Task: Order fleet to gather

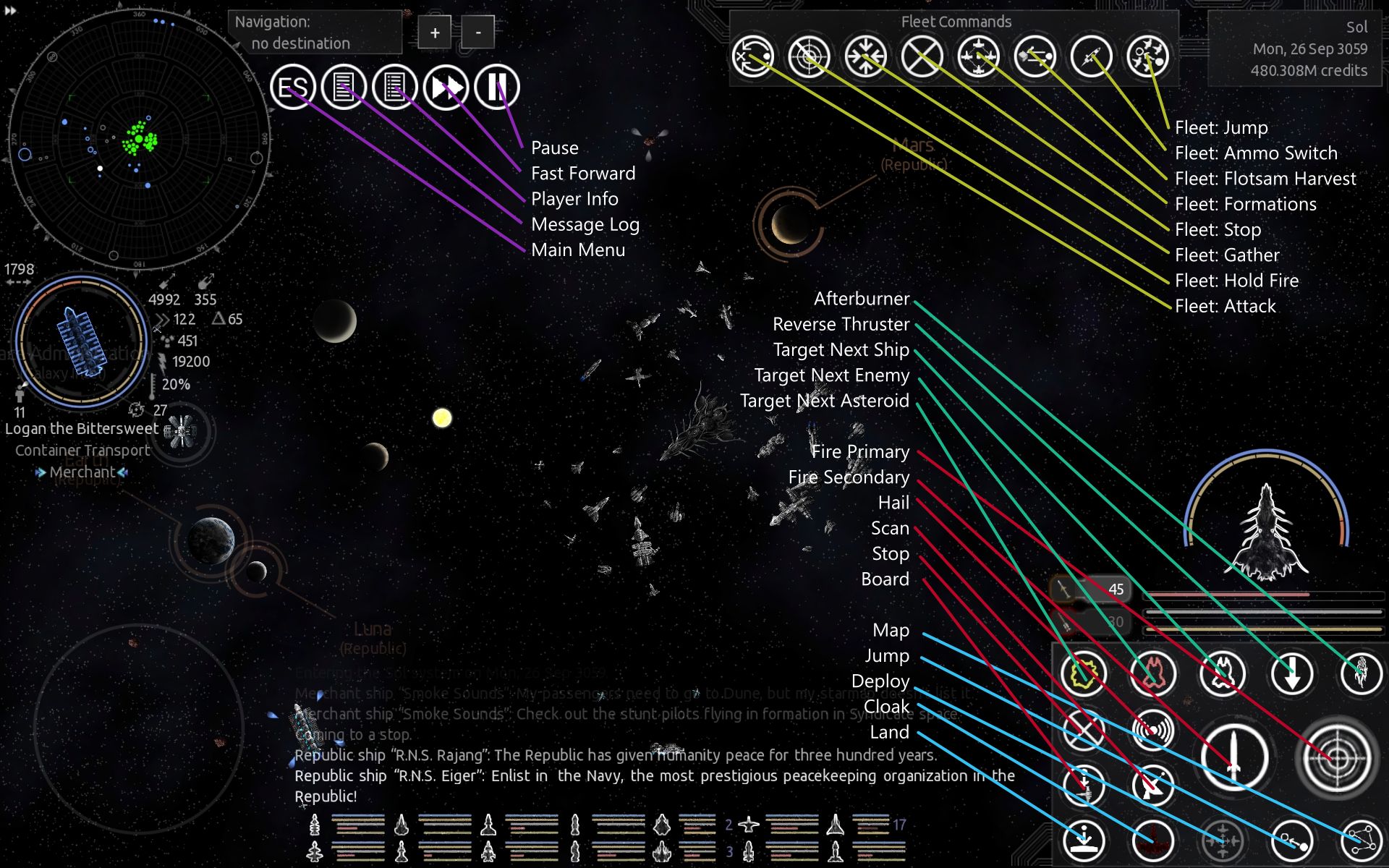Action: 865,56
